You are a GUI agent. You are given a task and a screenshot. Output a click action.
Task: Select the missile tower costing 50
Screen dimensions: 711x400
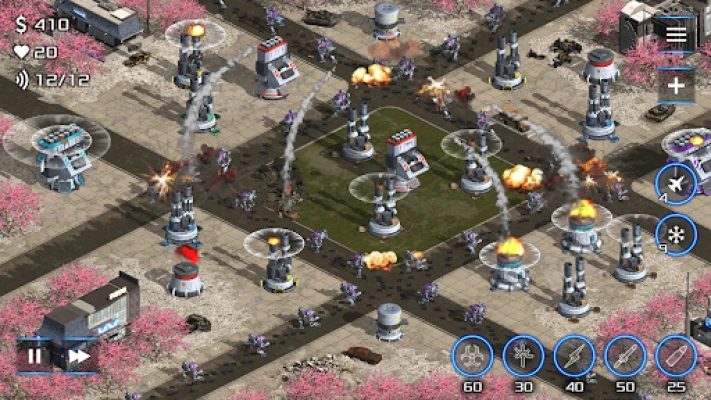[x=625, y=356]
